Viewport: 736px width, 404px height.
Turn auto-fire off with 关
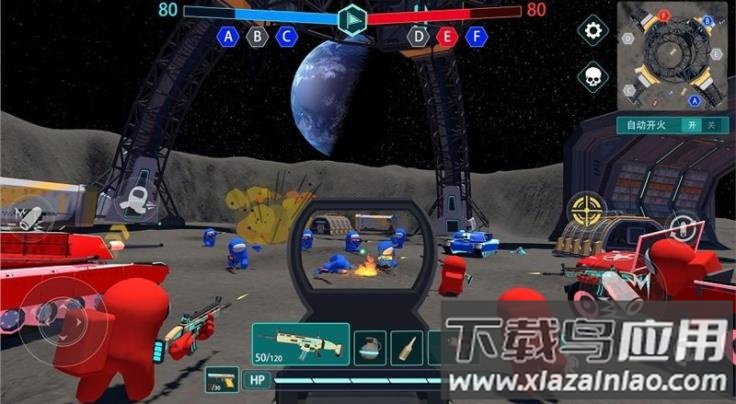(x=711, y=125)
